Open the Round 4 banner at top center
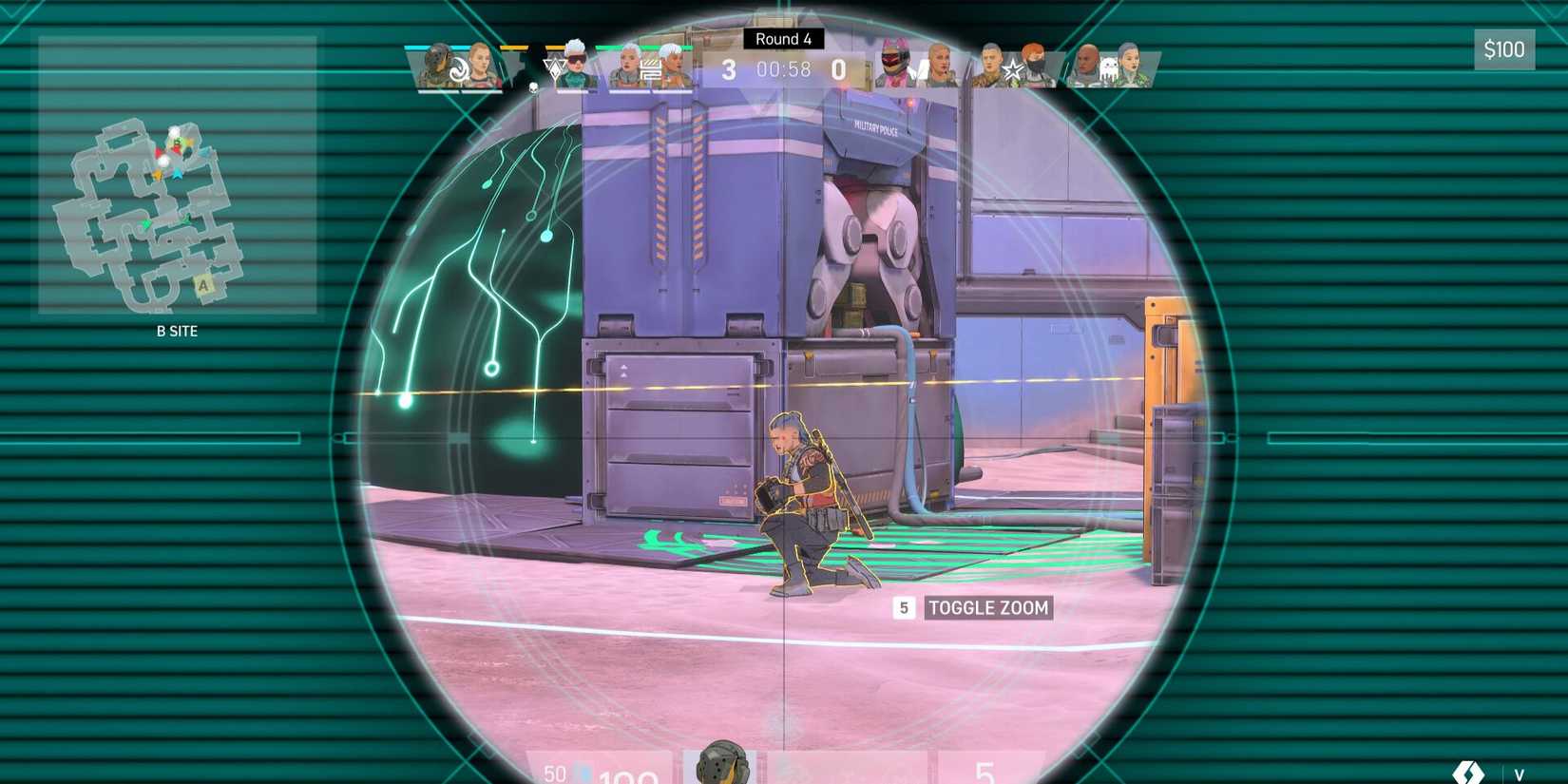Viewport: 1568px width, 784px height. pos(783,39)
